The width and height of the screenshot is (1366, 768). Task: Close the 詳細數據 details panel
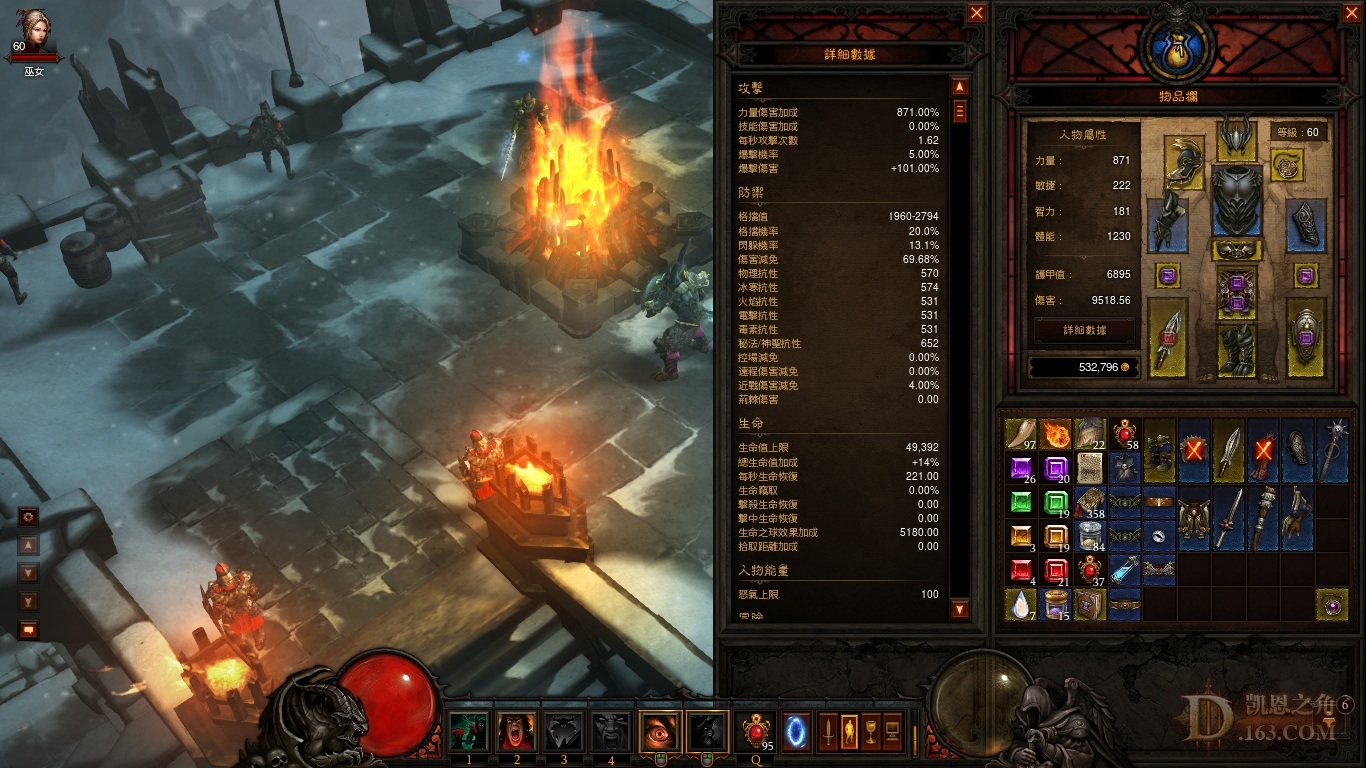[x=977, y=13]
